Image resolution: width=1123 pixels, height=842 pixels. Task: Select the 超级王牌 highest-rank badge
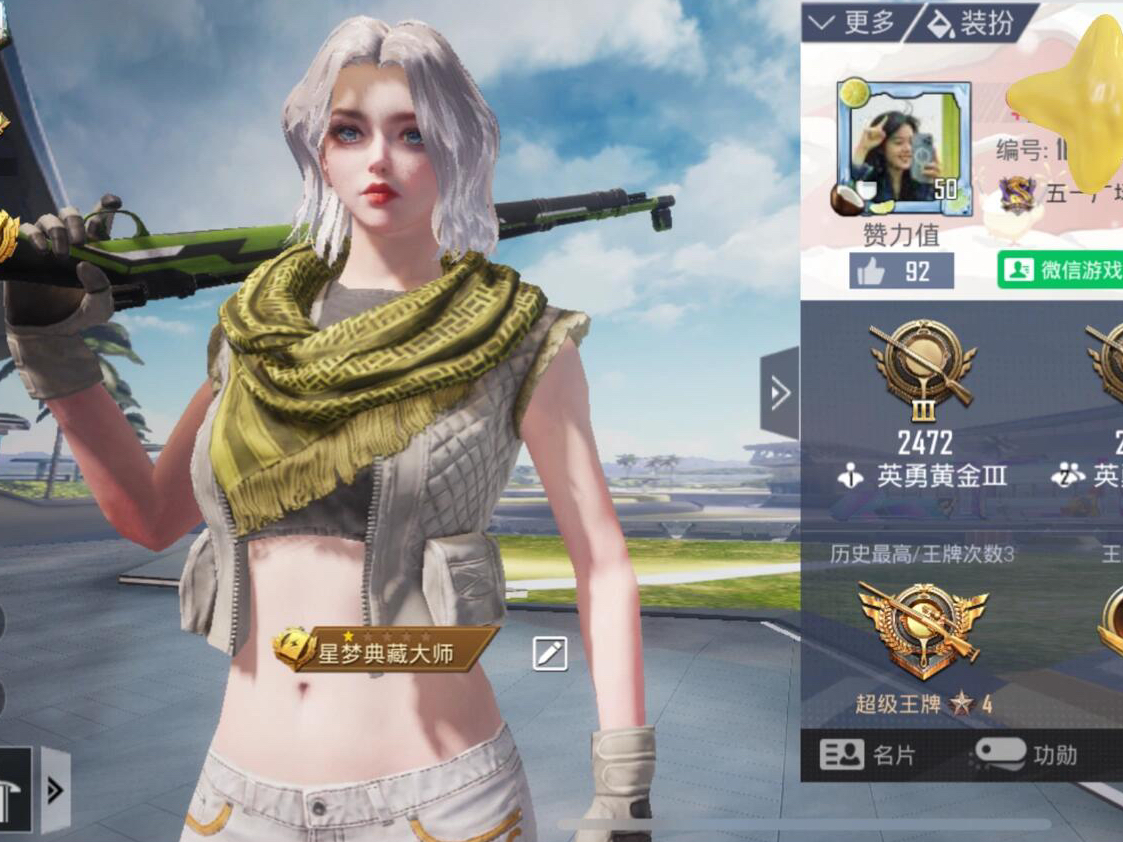coord(922,629)
